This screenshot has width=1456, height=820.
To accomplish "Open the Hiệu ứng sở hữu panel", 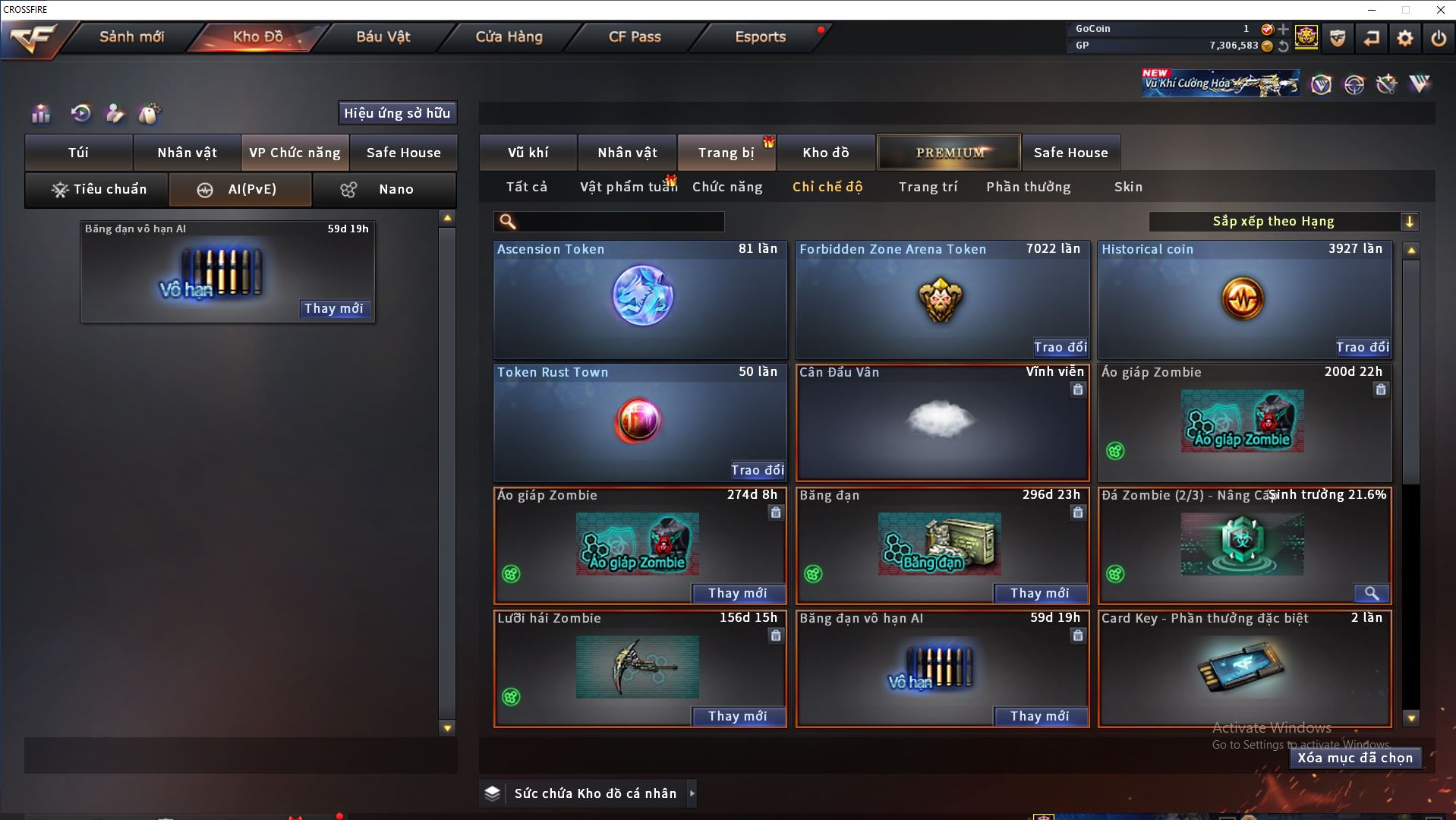I will point(397,113).
